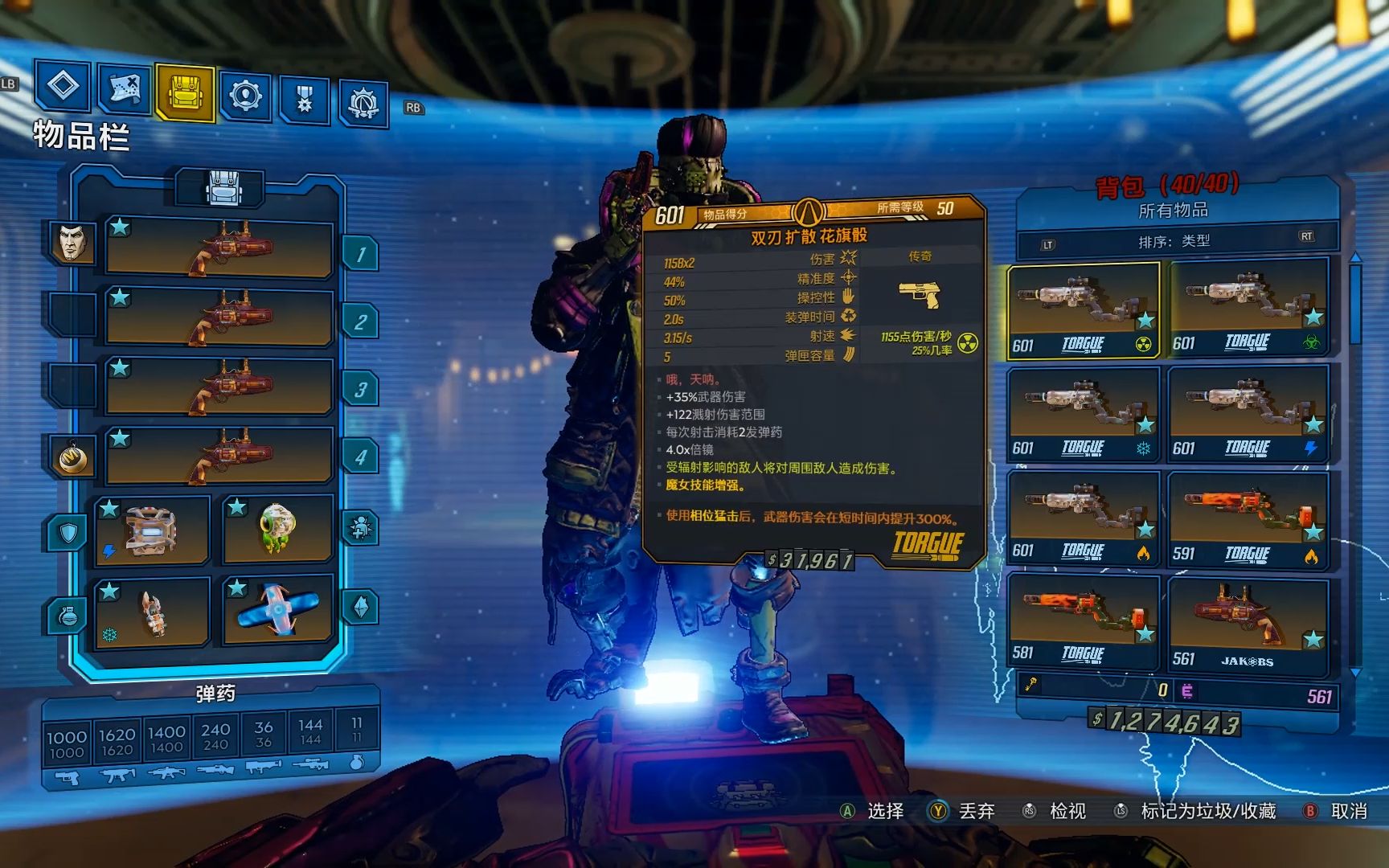Viewport: 1389px width, 868px height.
Task: Select the 601 Torgue radiation pistol
Action: point(1084,309)
